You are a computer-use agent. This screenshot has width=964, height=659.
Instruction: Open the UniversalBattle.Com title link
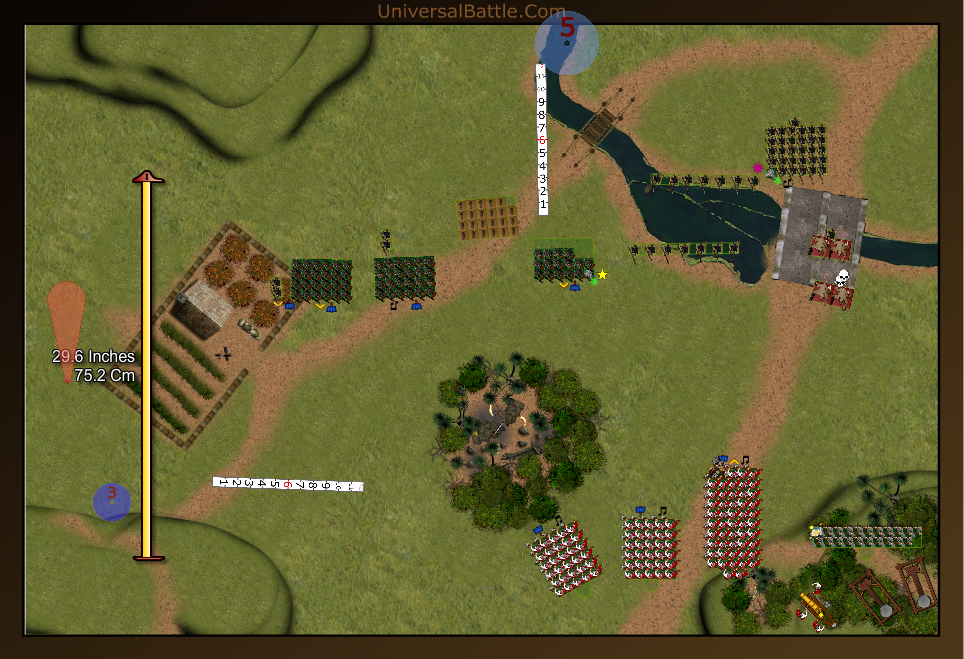pos(472,11)
